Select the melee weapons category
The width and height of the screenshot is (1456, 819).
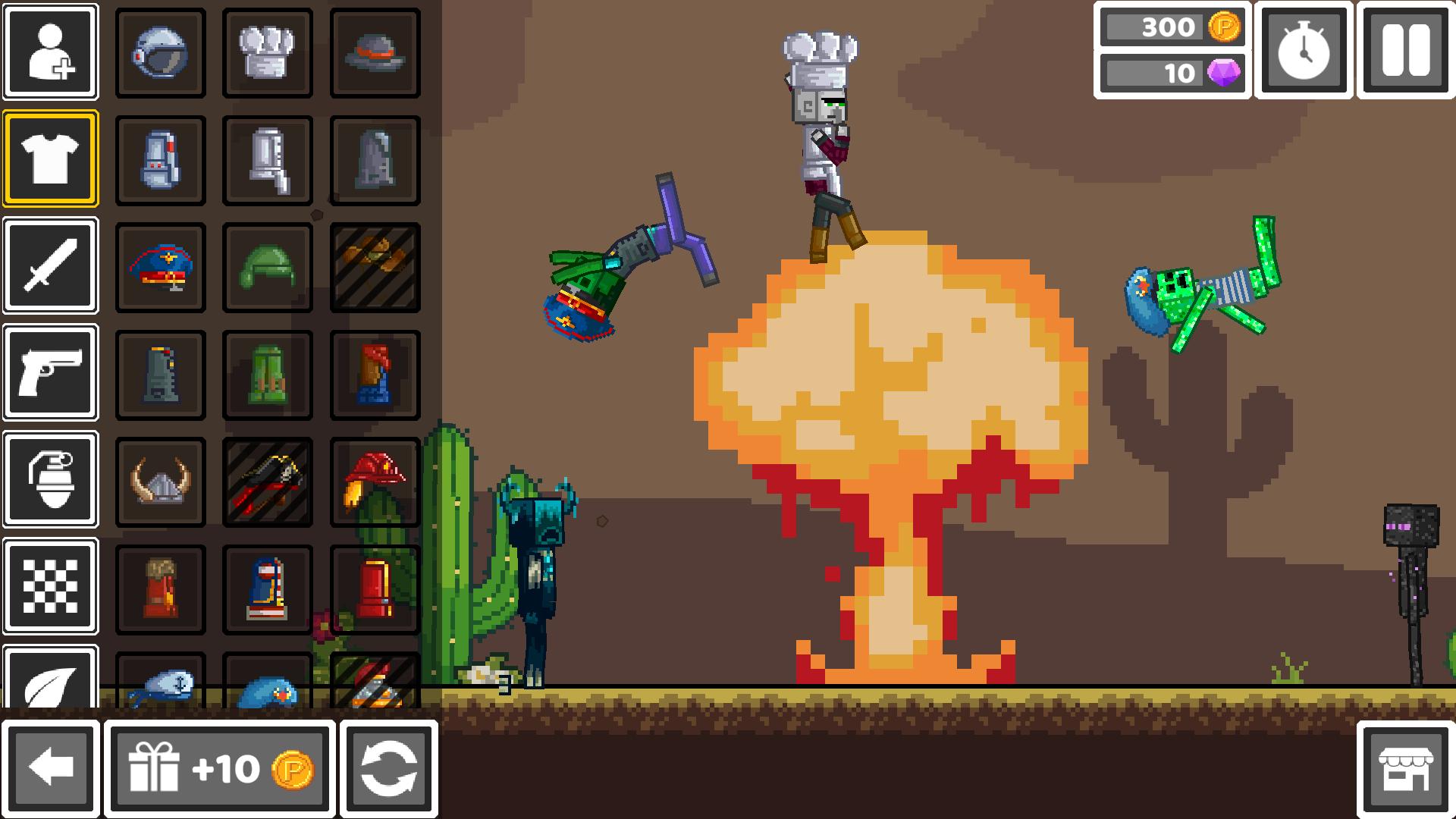tap(49, 265)
